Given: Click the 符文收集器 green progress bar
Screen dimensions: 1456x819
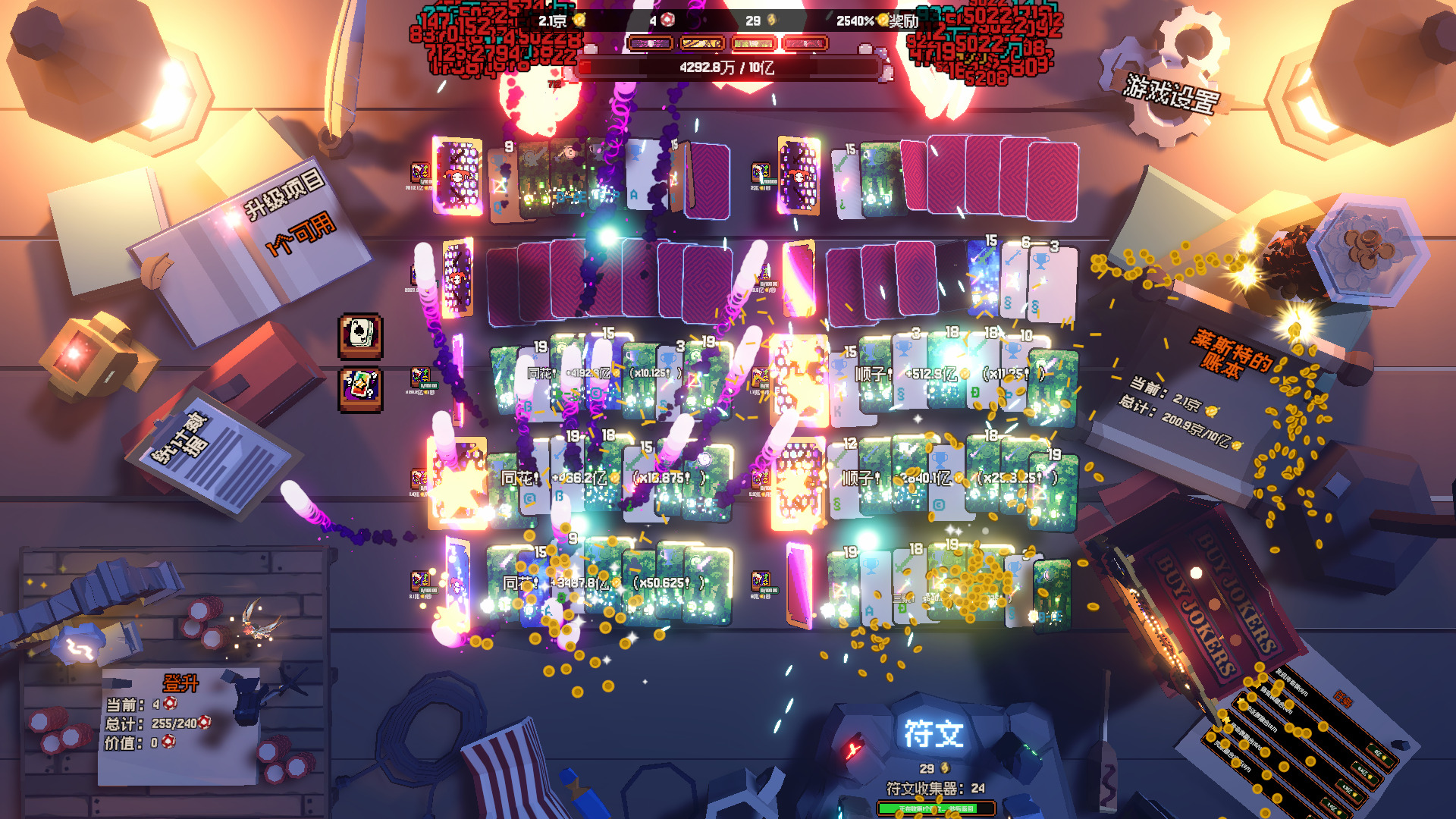Looking at the screenshot, I should (936, 809).
